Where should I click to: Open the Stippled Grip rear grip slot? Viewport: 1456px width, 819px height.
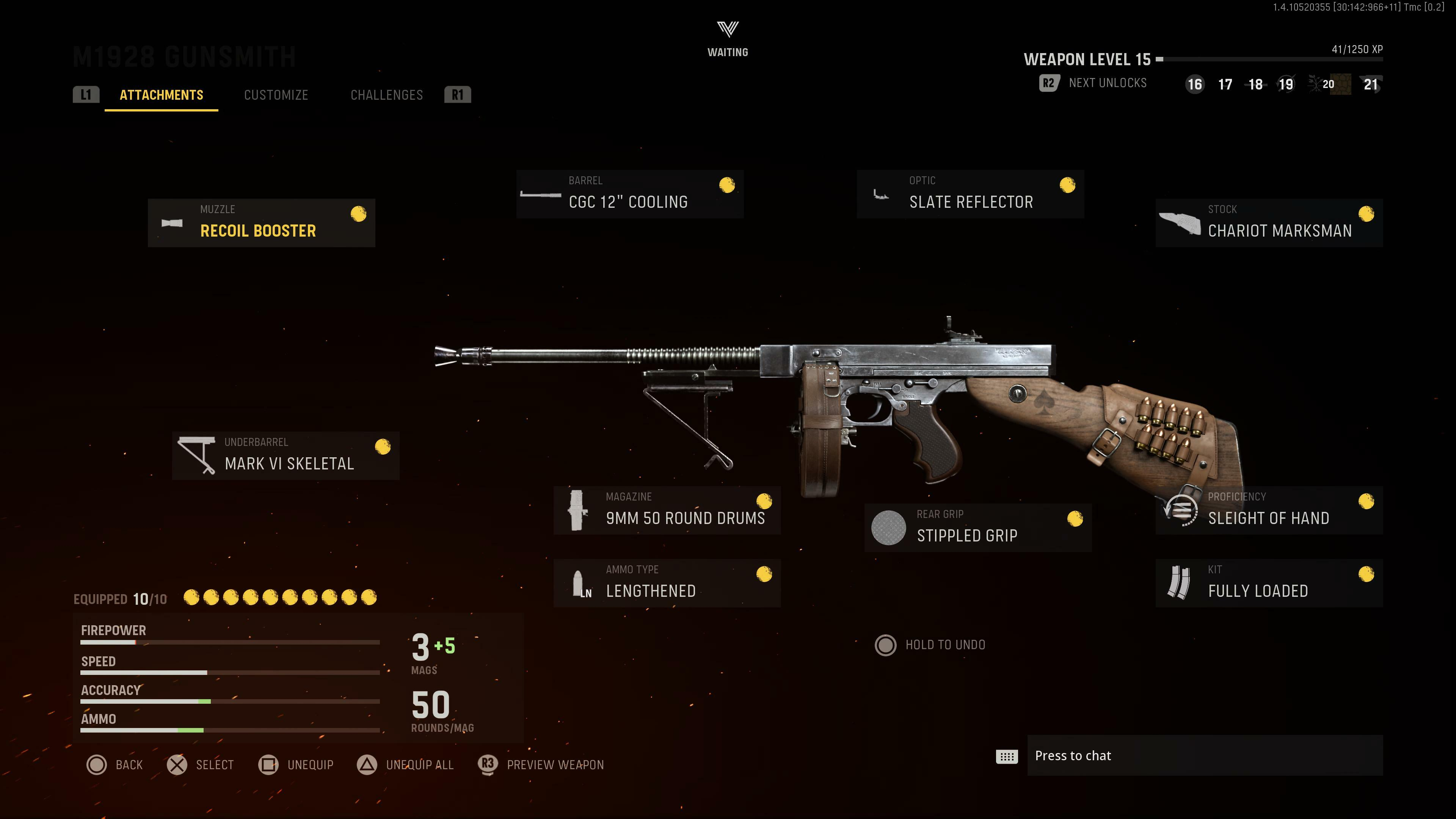point(978,528)
